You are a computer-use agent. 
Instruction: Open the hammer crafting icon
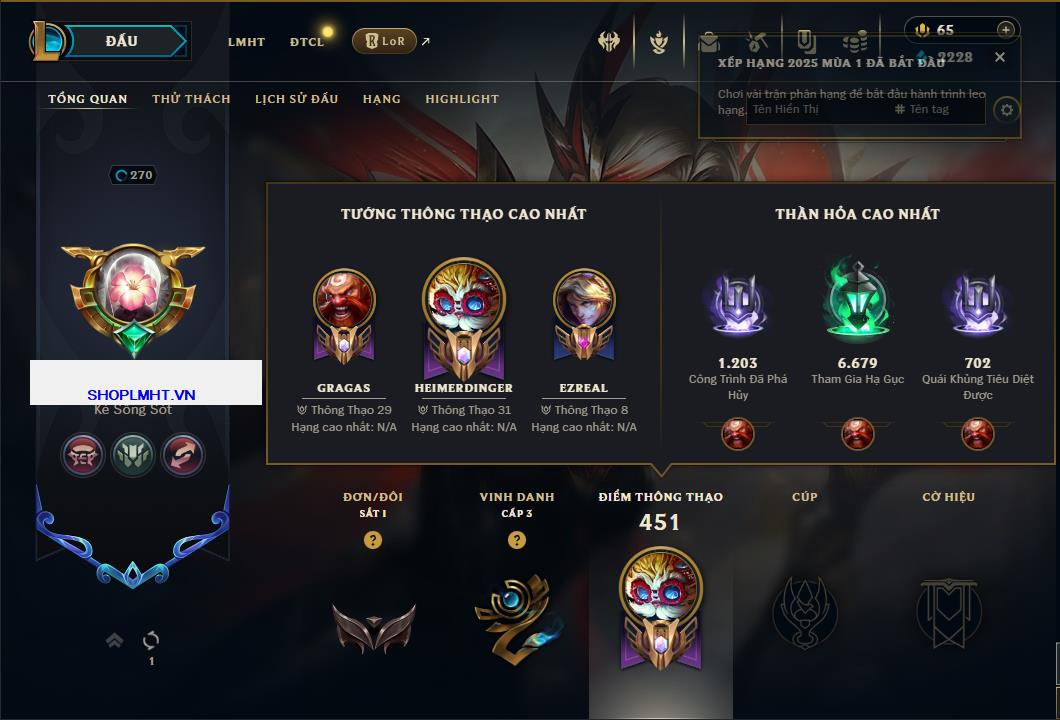[757, 42]
